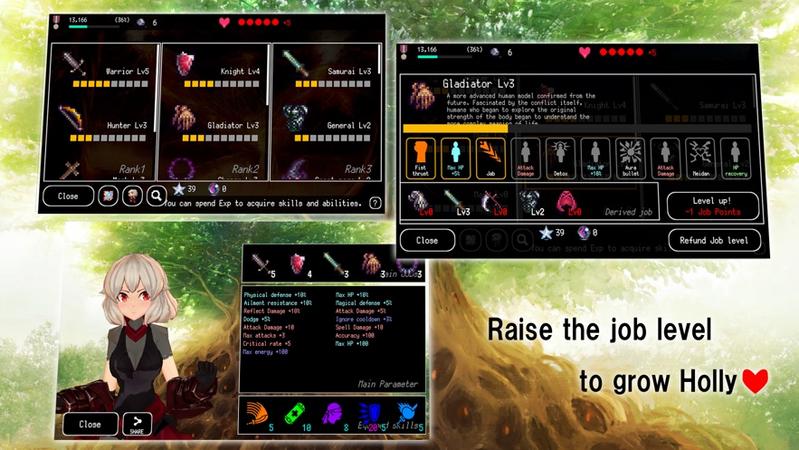This screenshot has height=450, width=799.
Task: Select the Detox skill node
Action: pos(561,159)
